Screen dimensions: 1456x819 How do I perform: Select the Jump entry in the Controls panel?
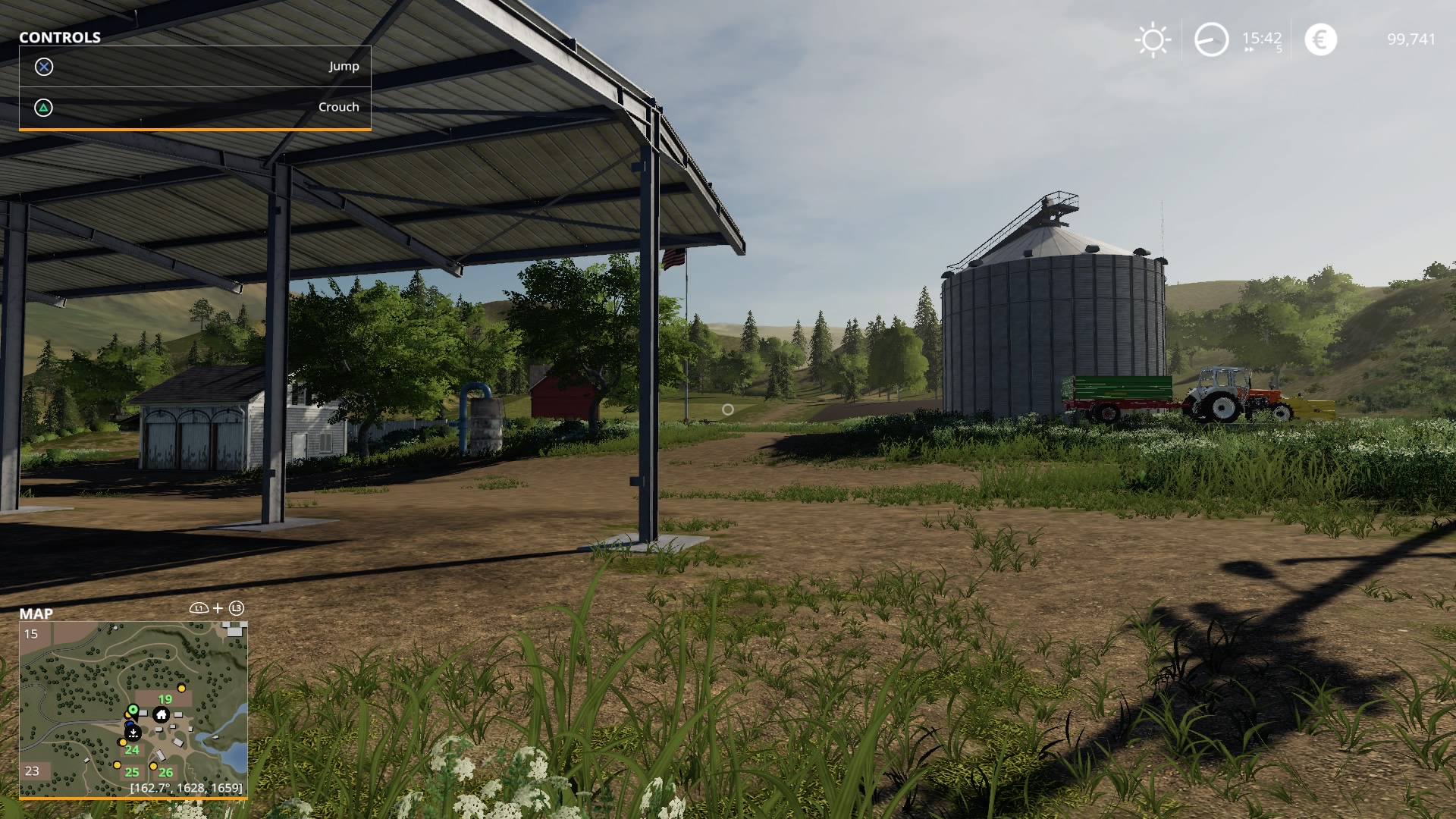[x=344, y=66]
